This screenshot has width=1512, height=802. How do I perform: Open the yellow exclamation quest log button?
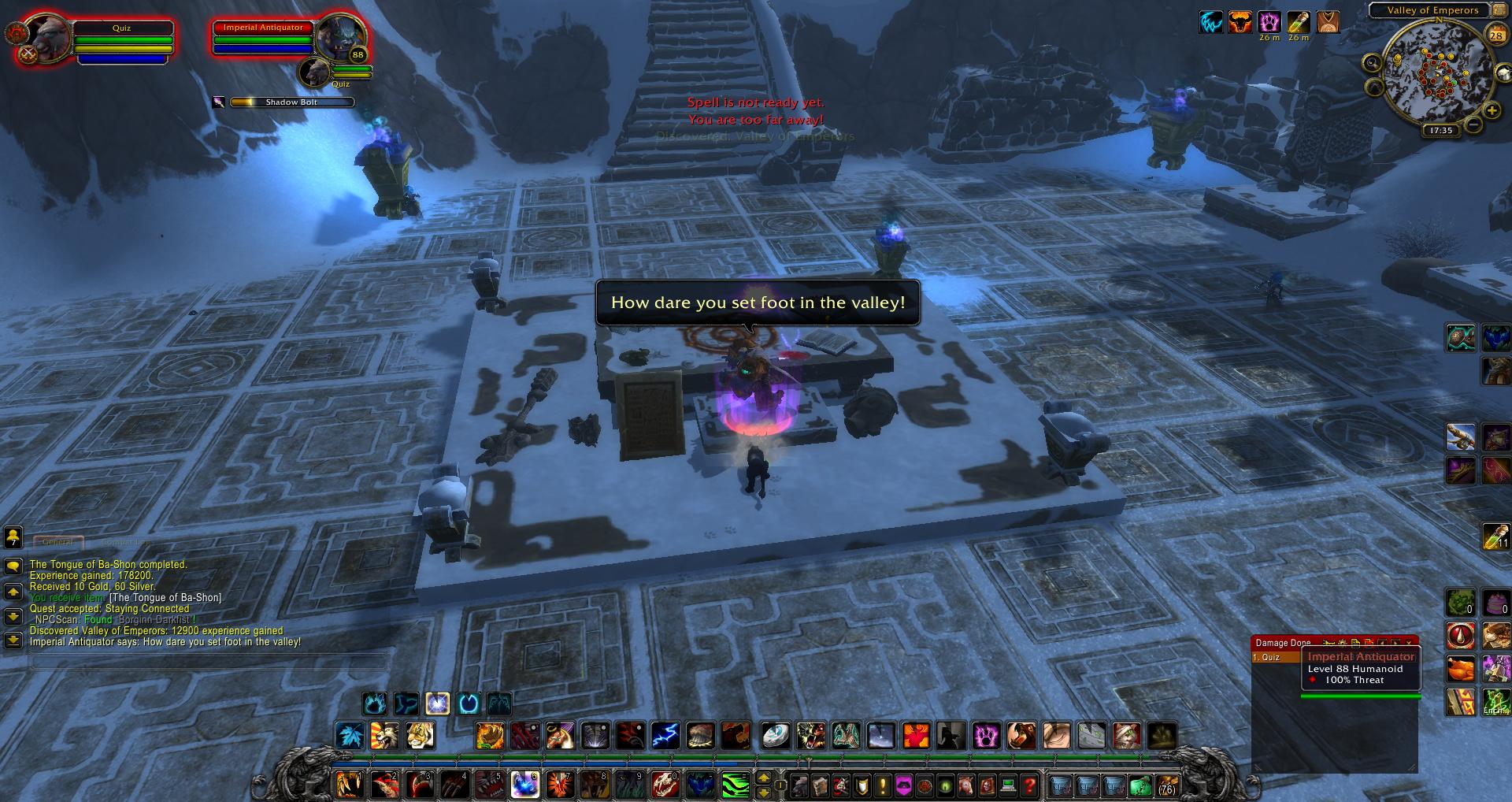click(x=883, y=785)
